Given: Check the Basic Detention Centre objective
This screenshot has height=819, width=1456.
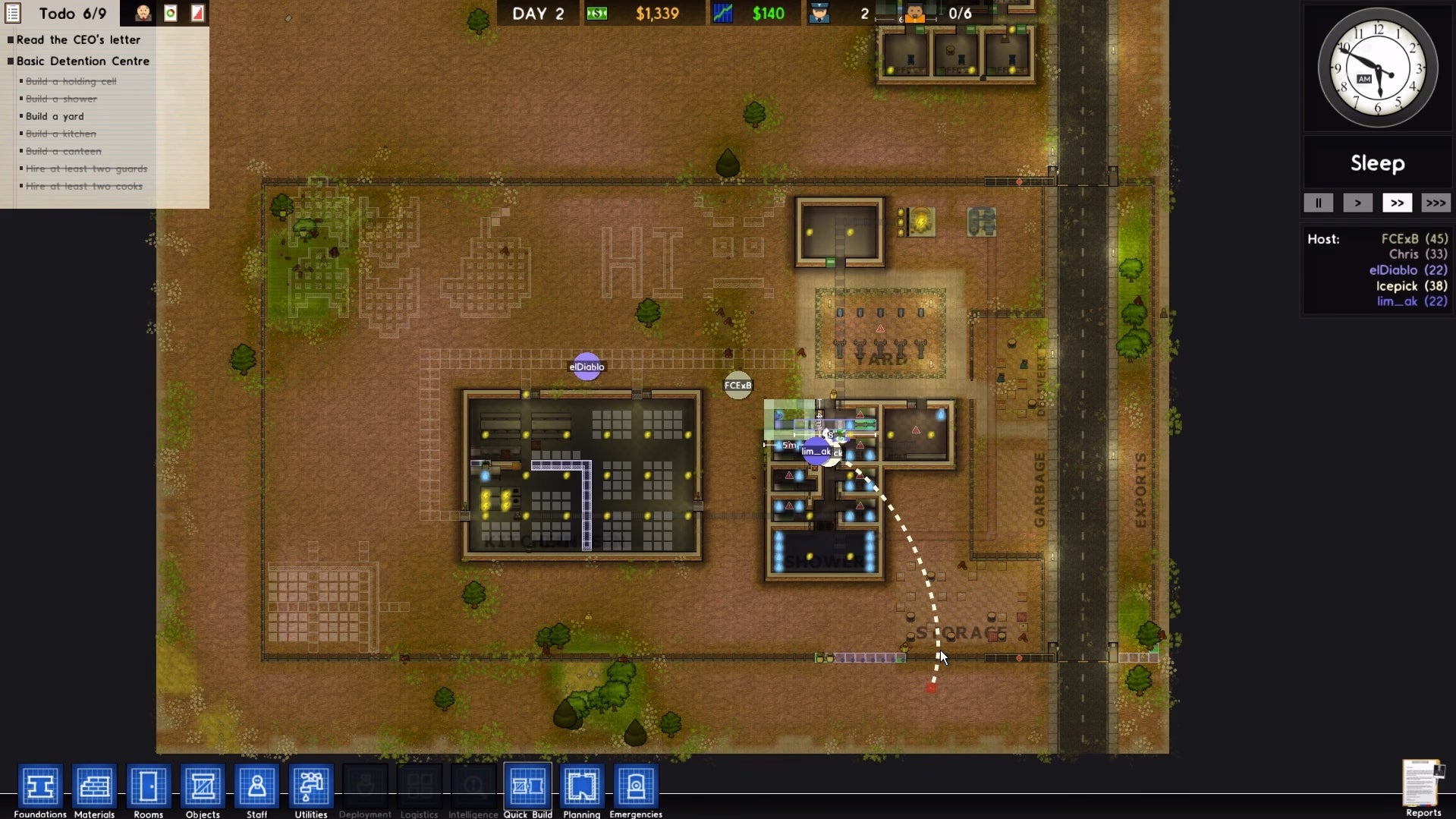Looking at the screenshot, I should click(10, 61).
